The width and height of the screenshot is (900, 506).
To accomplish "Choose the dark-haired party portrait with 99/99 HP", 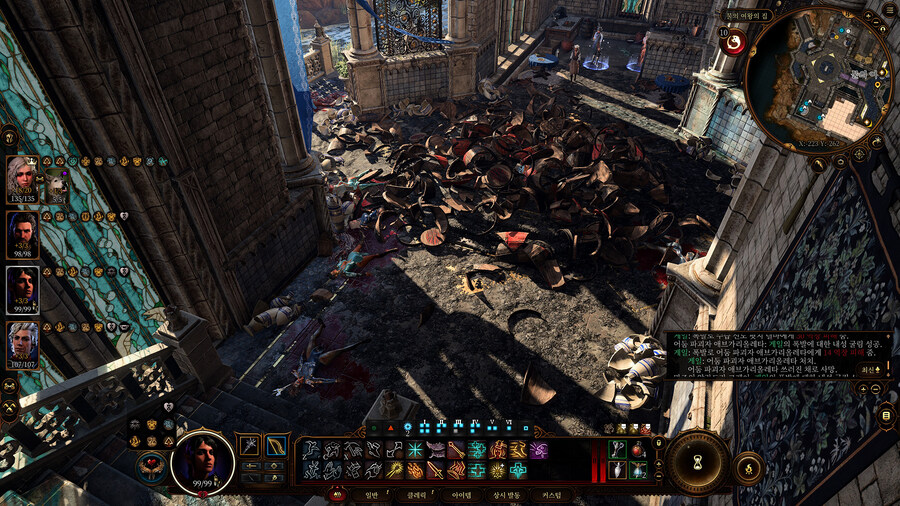I will 22,289.
